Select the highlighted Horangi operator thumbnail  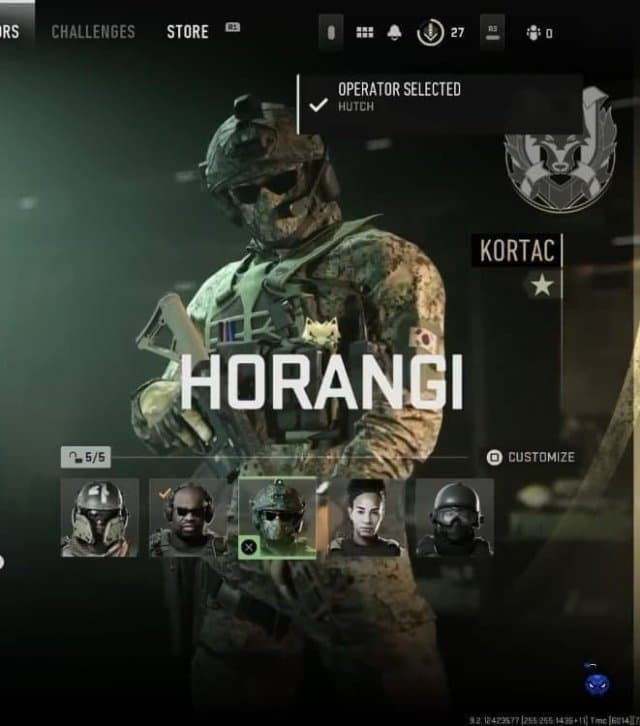coord(277,517)
